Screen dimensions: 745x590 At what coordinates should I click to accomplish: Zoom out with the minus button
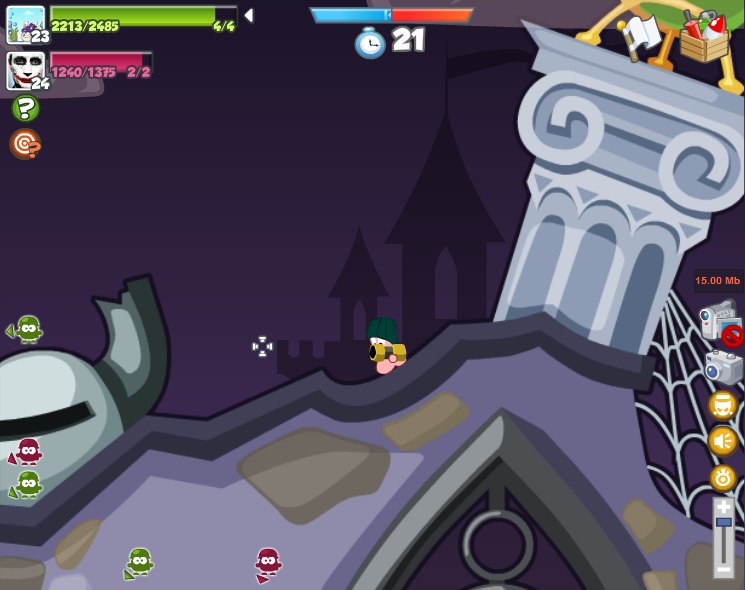click(x=723, y=569)
